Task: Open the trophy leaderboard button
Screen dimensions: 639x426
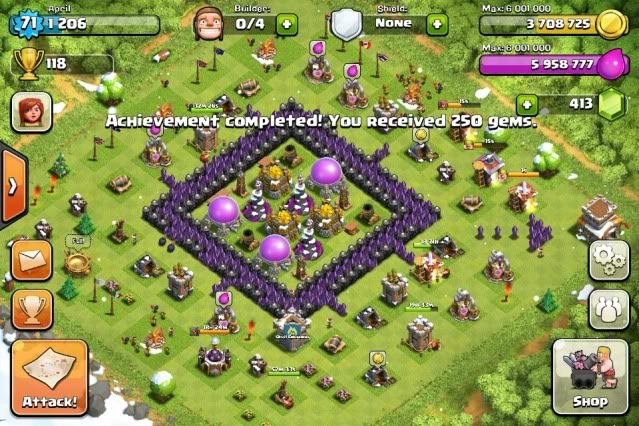Action: pos(31,308)
